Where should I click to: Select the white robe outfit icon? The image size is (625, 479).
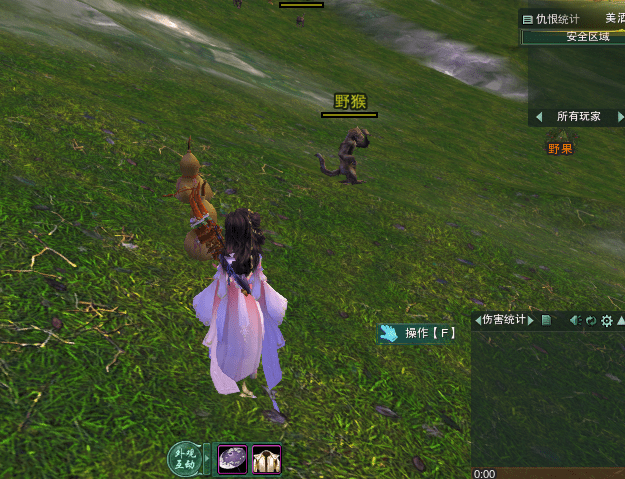[266, 459]
